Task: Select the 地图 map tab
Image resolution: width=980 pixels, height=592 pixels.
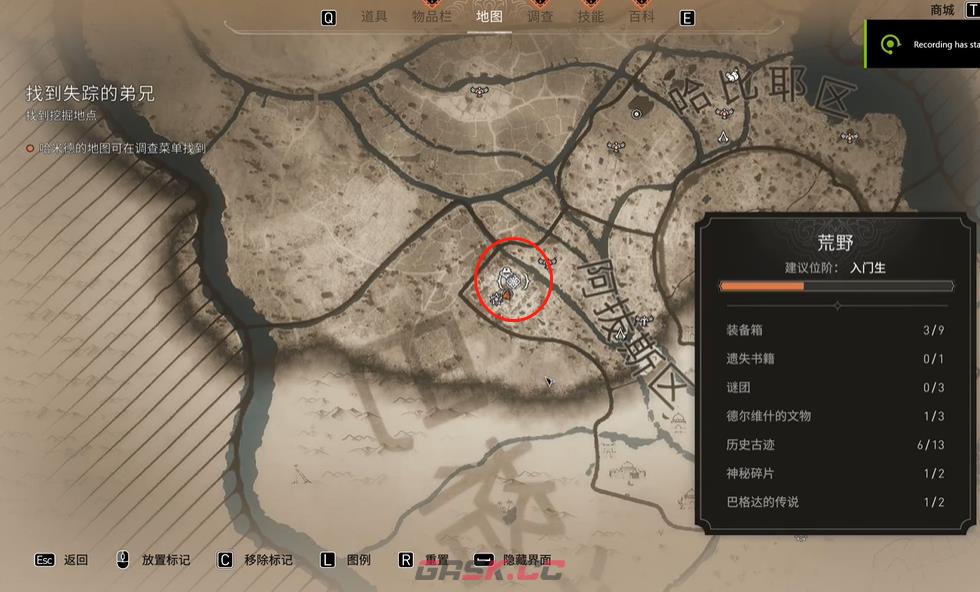Action: (489, 17)
